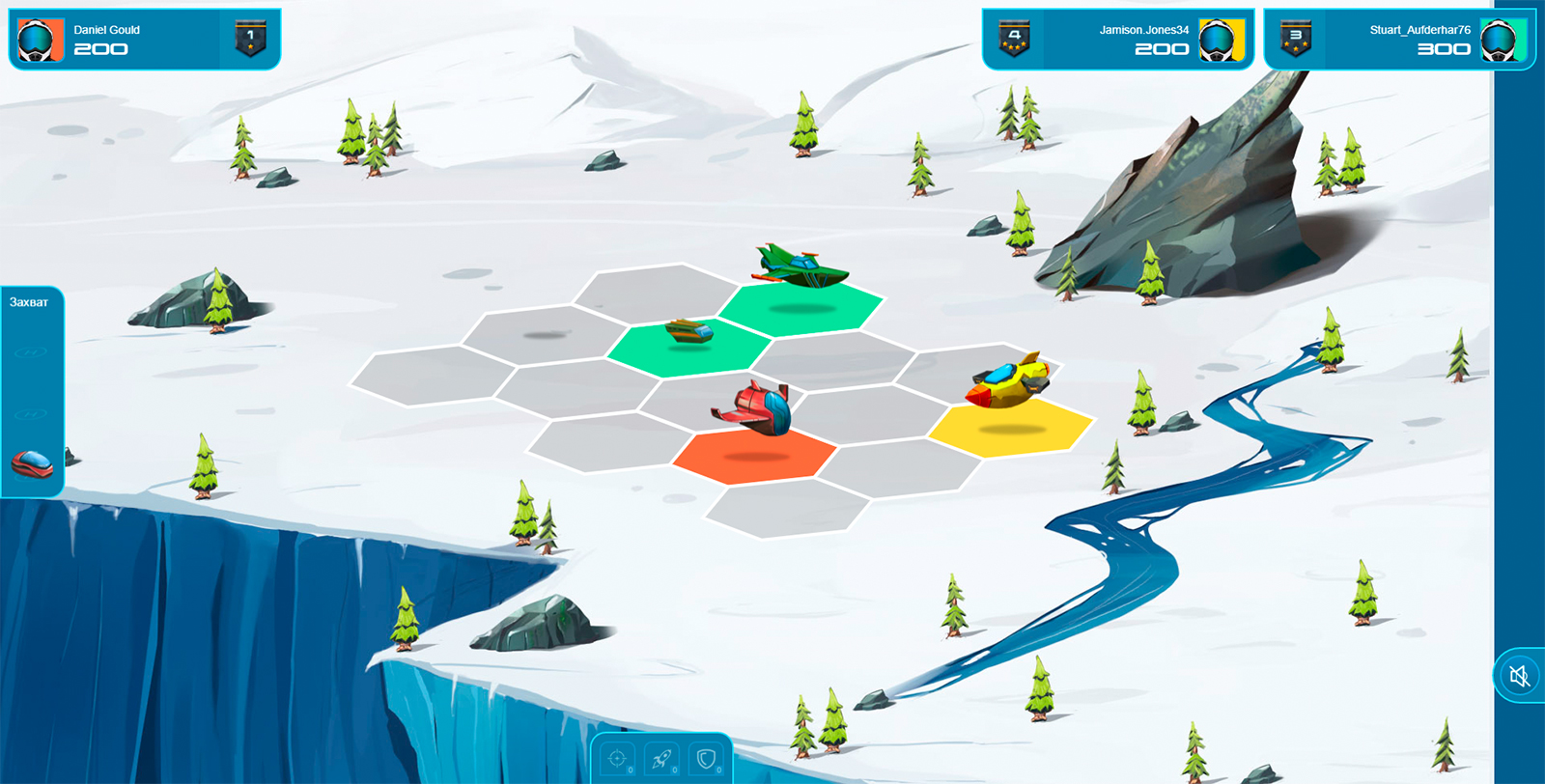Open Daniel Gould's player panel
Screen dimensions: 1545x784
point(145,40)
